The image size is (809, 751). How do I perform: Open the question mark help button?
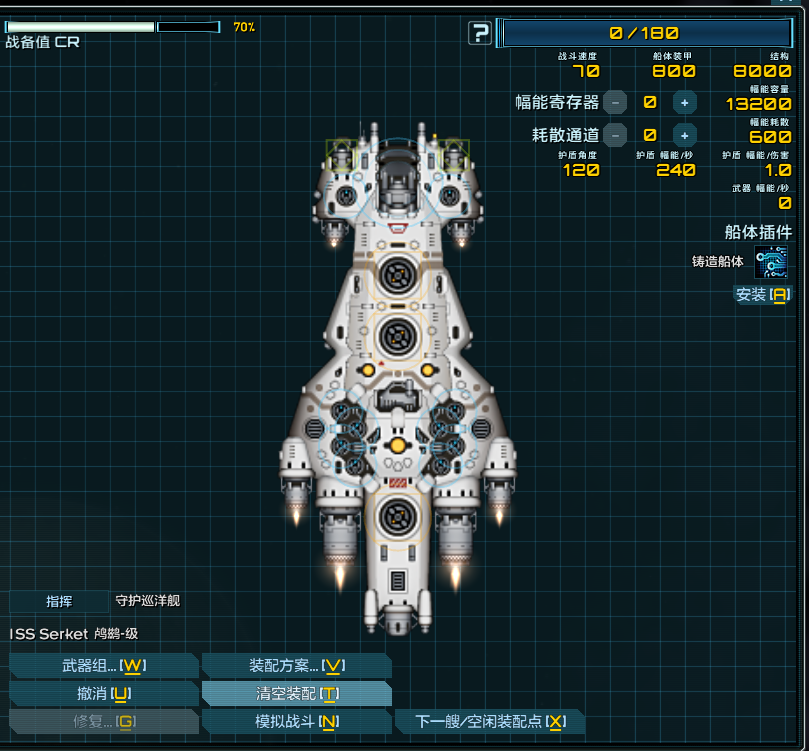click(x=481, y=34)
